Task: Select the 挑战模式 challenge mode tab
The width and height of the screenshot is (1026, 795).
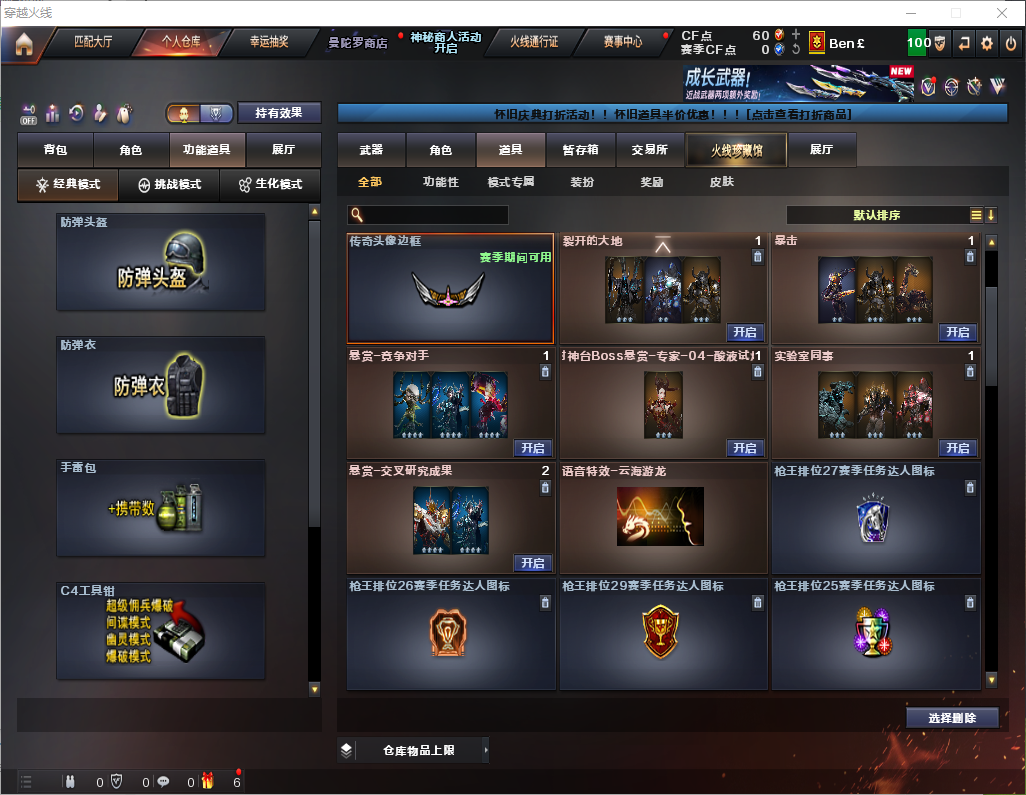Action: click(170, 185)
